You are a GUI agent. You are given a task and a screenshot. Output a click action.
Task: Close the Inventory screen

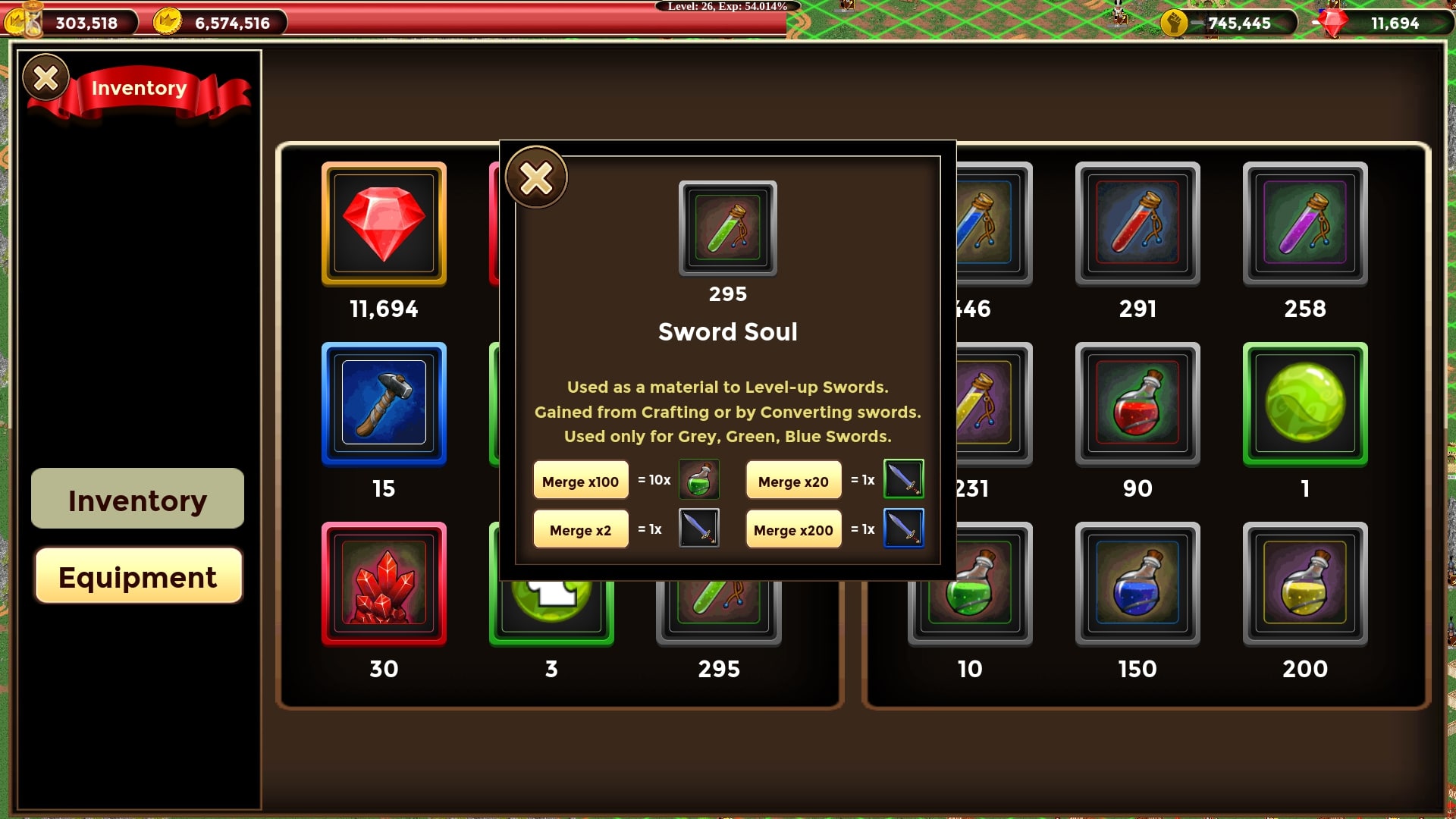click(x=45, y=77)
